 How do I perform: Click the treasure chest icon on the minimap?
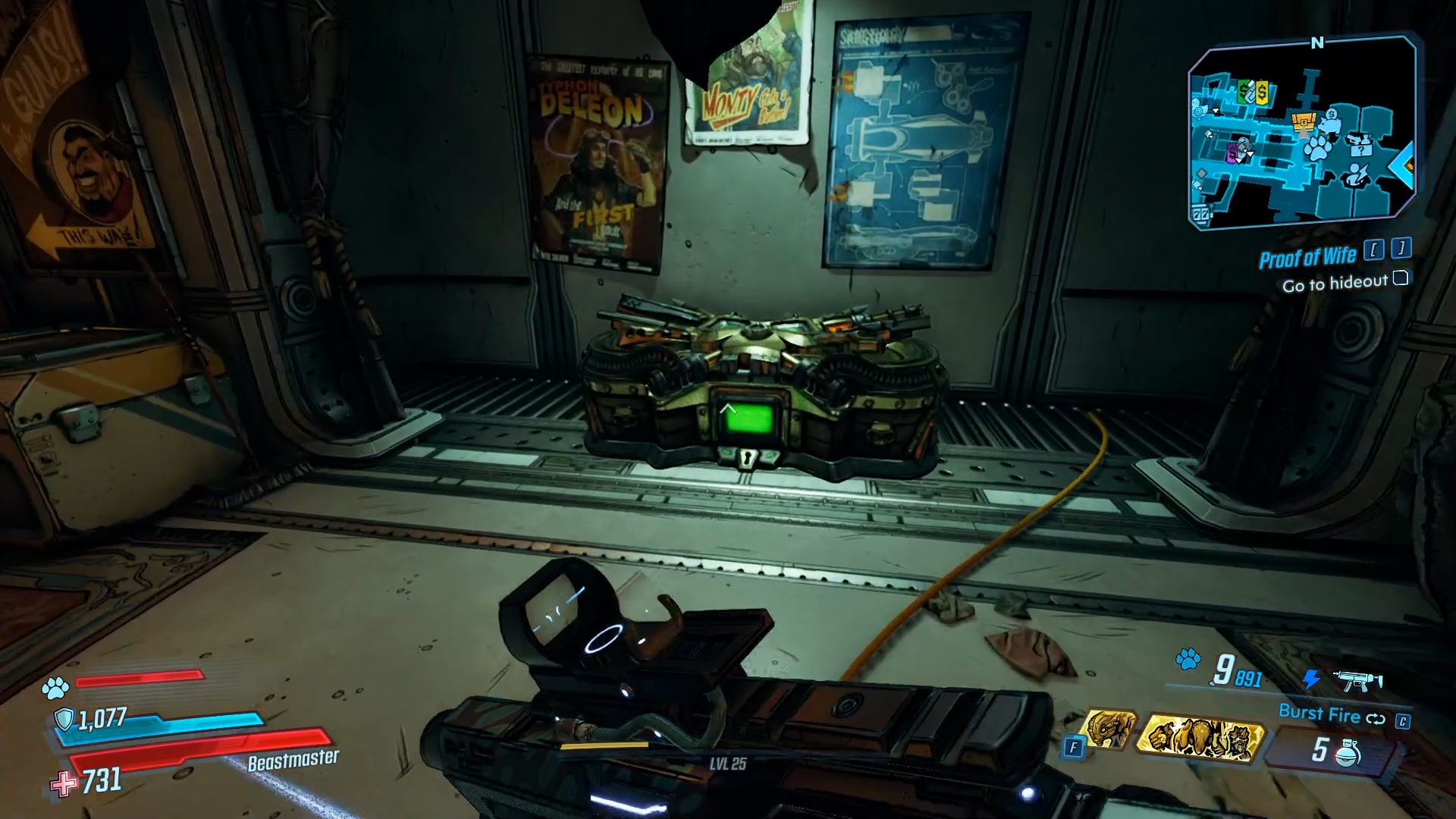pos(1303,123)
